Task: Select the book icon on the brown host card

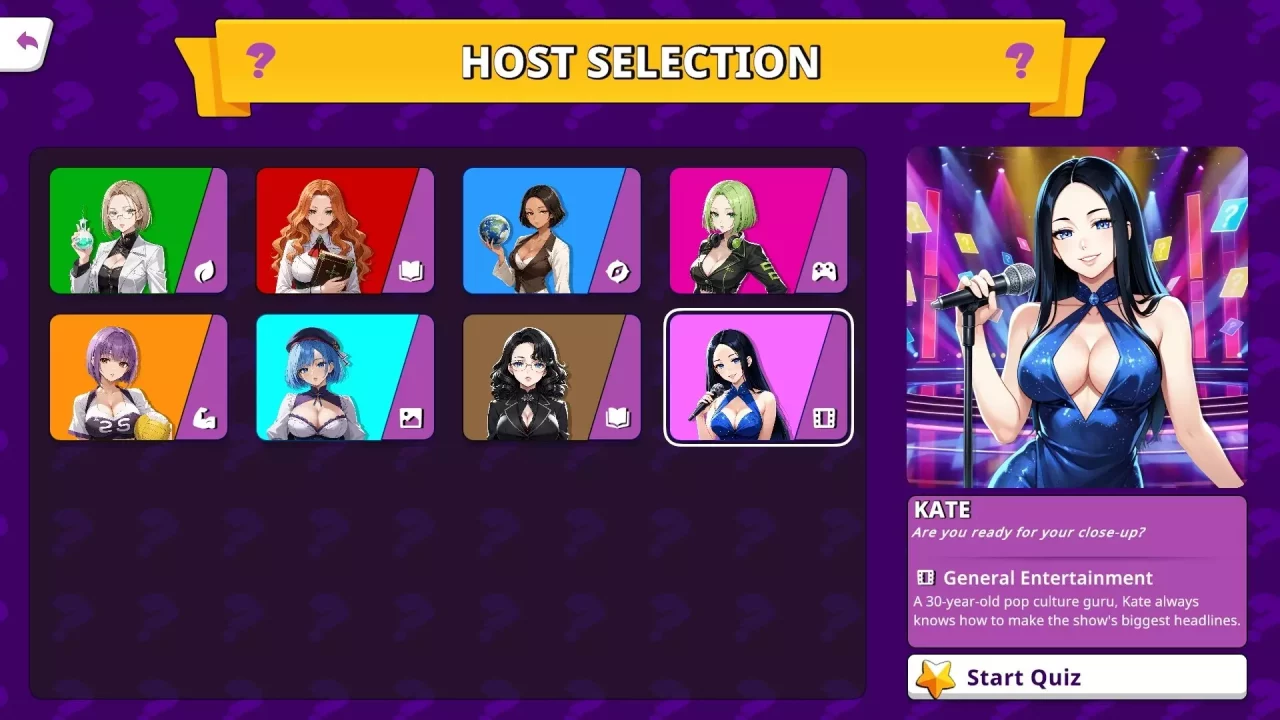Action: 617,419
